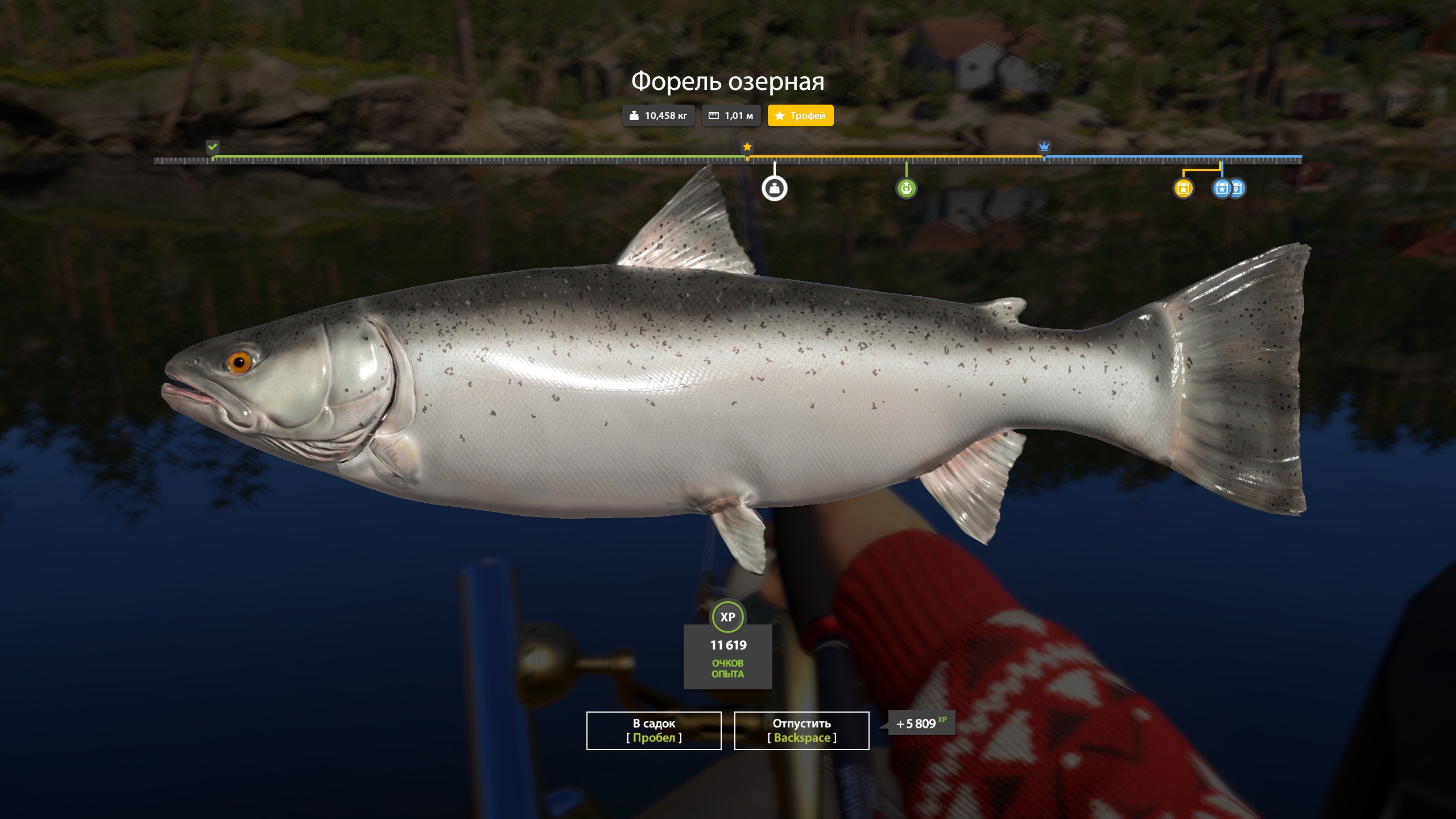Click the blue crown threshold marker

(1044, 147)
